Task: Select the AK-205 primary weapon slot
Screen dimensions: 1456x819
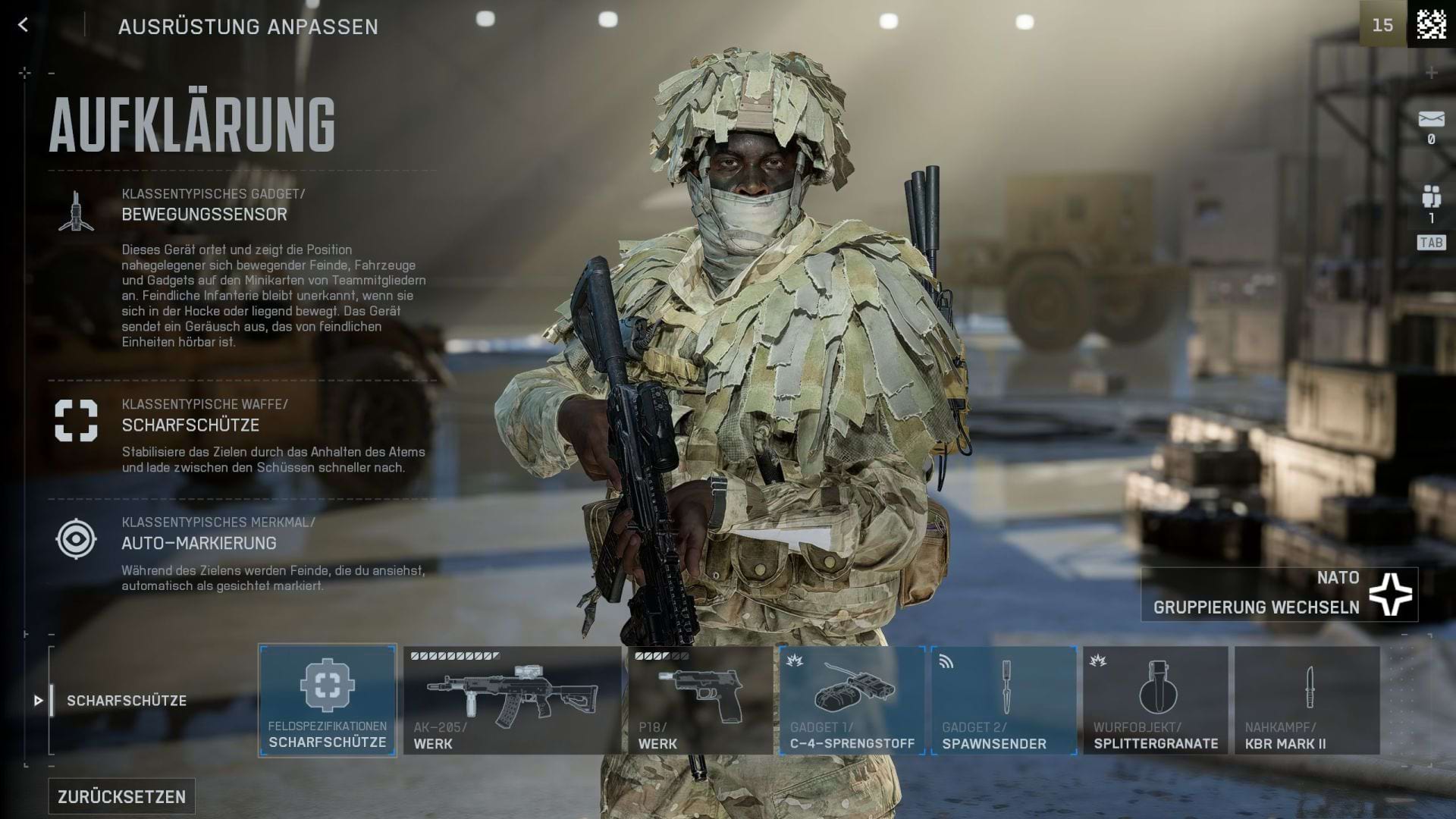Action: 512,700
